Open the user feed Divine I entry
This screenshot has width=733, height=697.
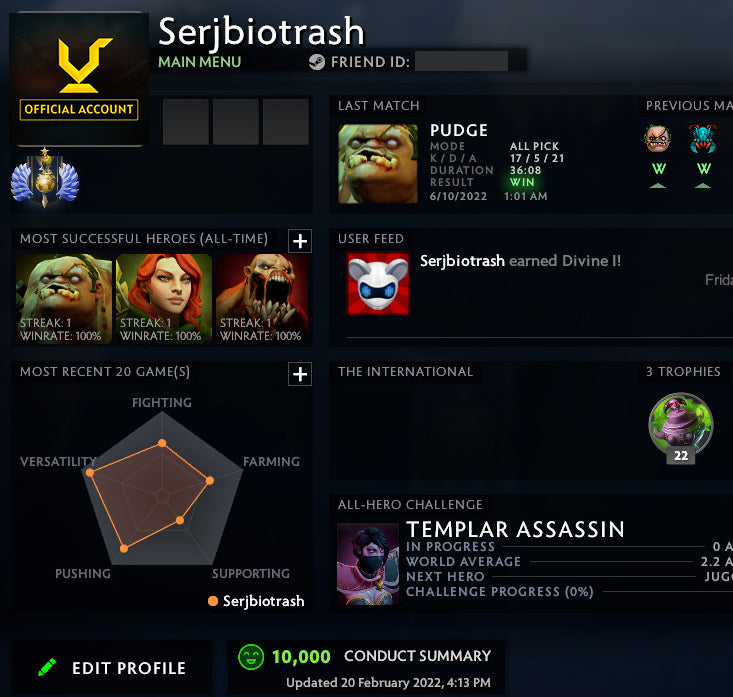pos(520,262)
